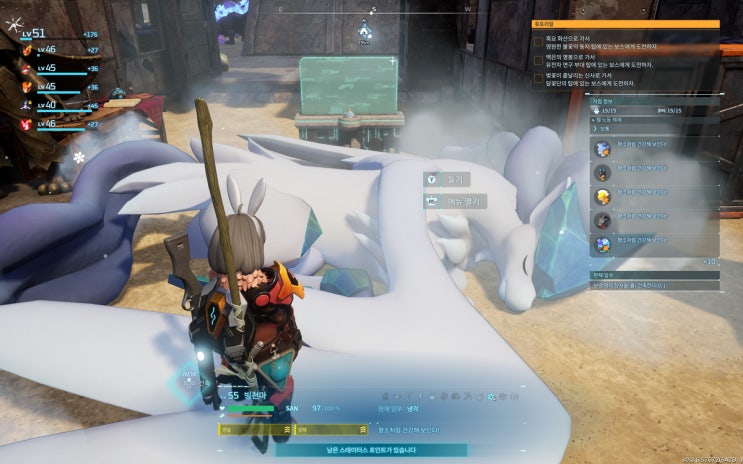Open the base info panel header
This screenshot has height=464, width=743.
coord(650,101)
